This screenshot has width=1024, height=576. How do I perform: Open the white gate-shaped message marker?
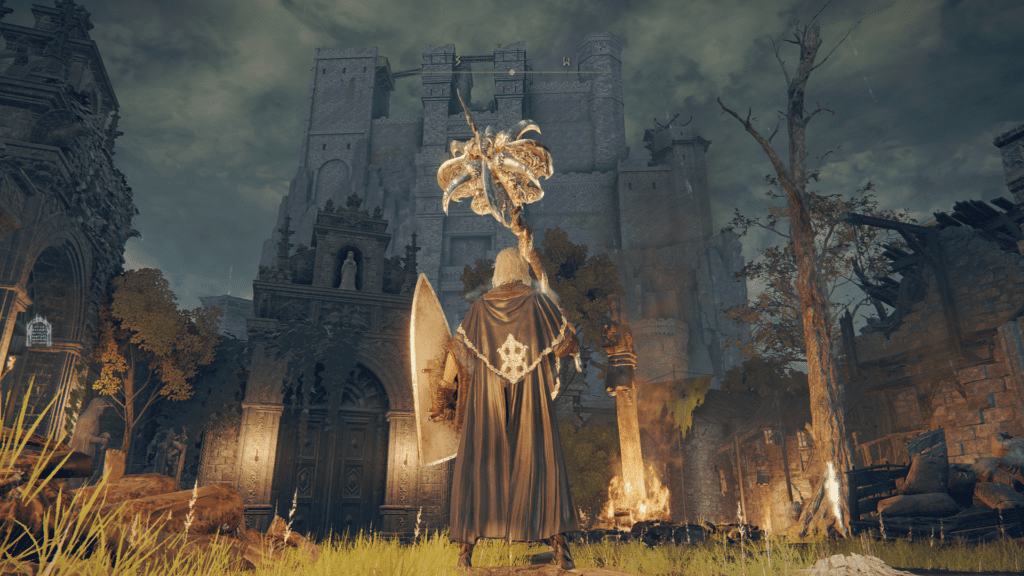[x=38, y=331]
